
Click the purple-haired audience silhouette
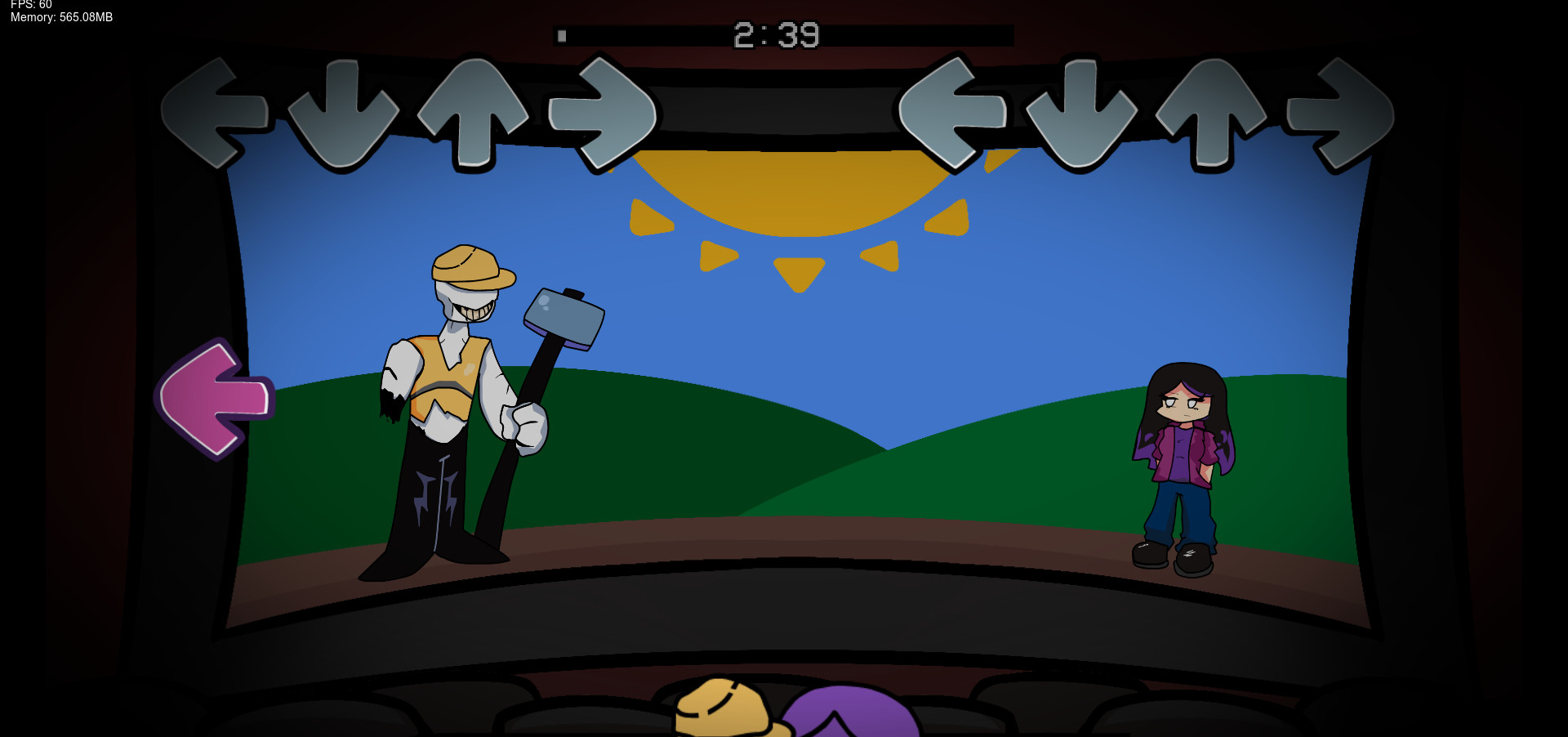[x=849, y=719]
